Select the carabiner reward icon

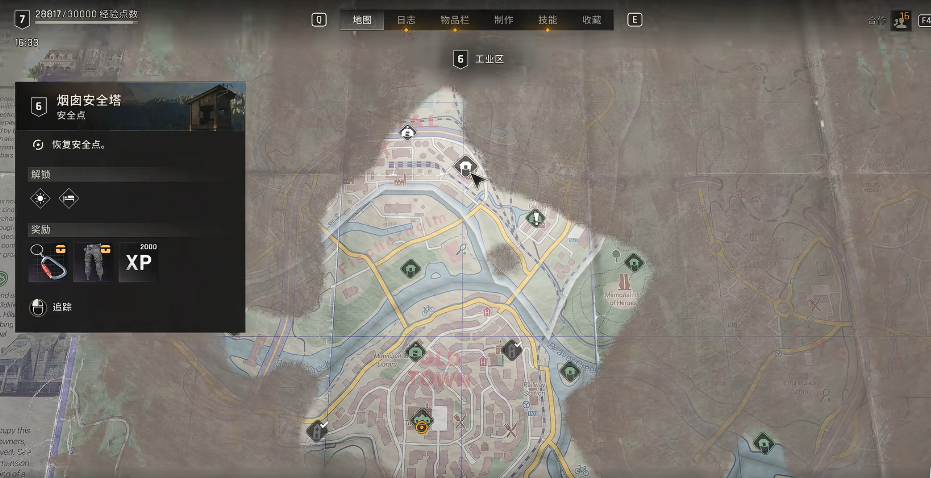[48, 262]
